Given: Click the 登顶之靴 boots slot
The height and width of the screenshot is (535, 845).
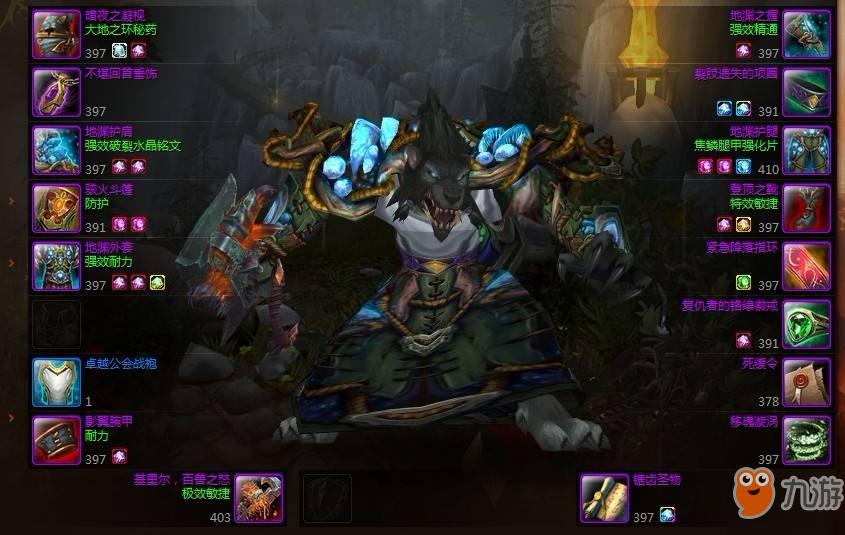Looking at the screenshot, I should [x=806, y=208].
